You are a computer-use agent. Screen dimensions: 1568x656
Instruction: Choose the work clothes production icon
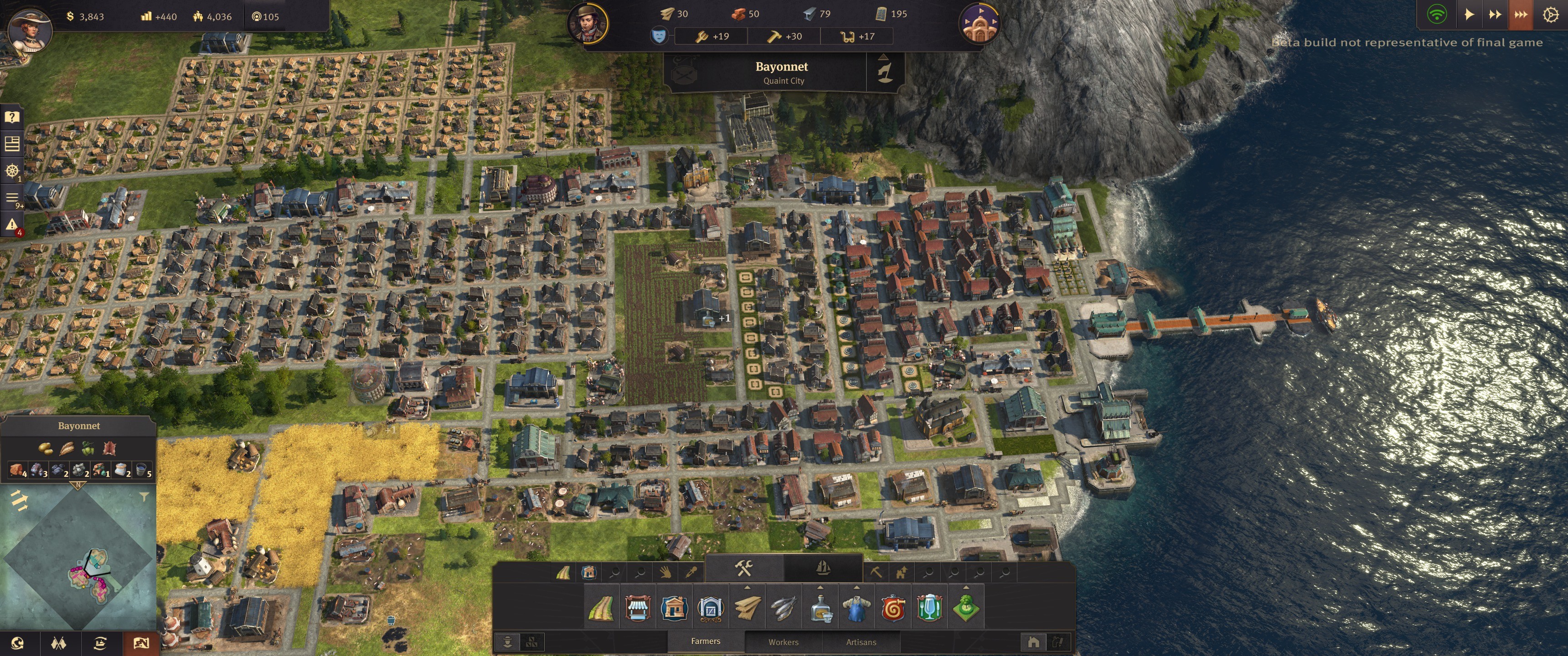click(x=856, y=608)
